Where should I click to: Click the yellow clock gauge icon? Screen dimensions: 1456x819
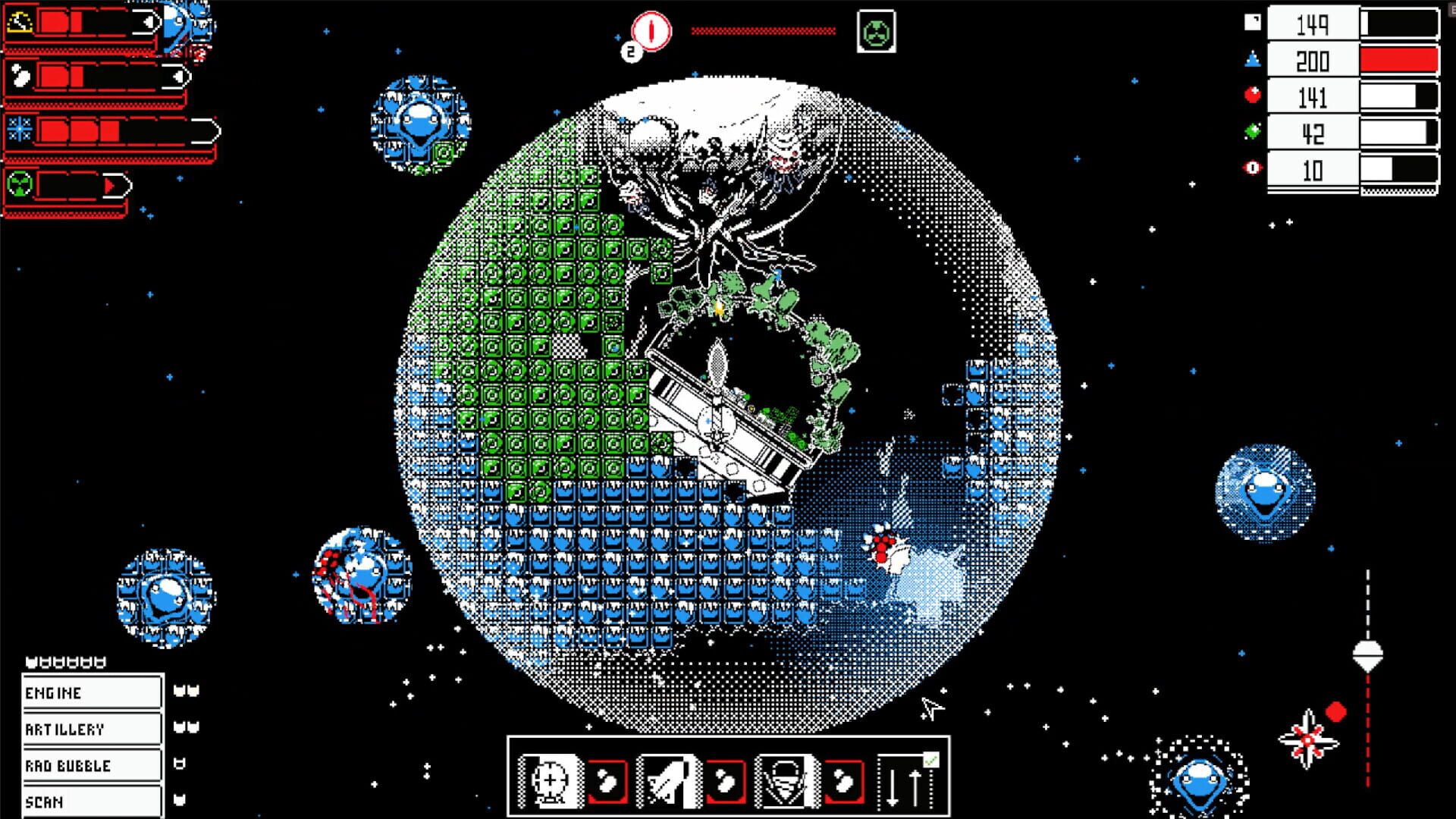tap(20, 23)
